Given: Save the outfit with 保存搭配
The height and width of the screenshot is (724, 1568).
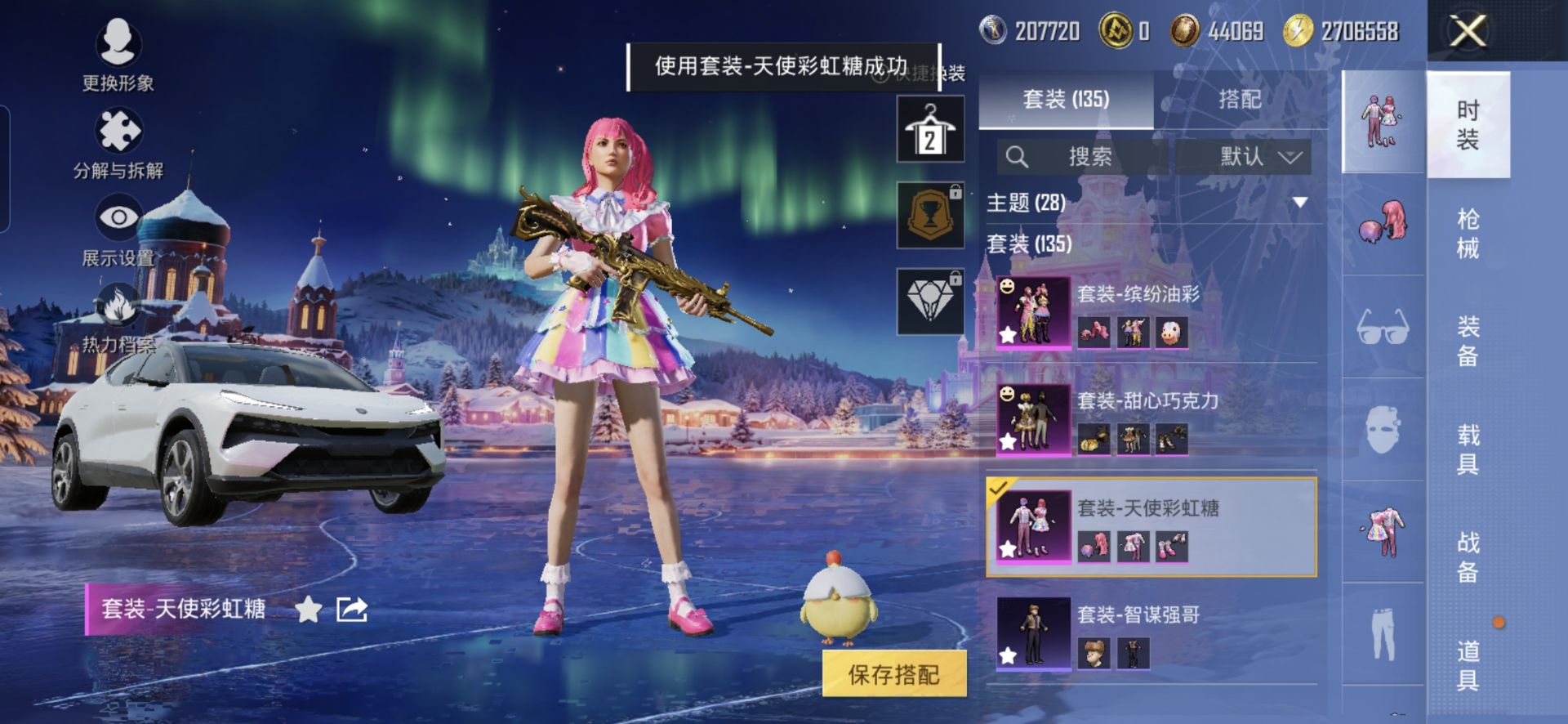Looking at the screenshot, I should pyautogui.click(x=893, y=674).
